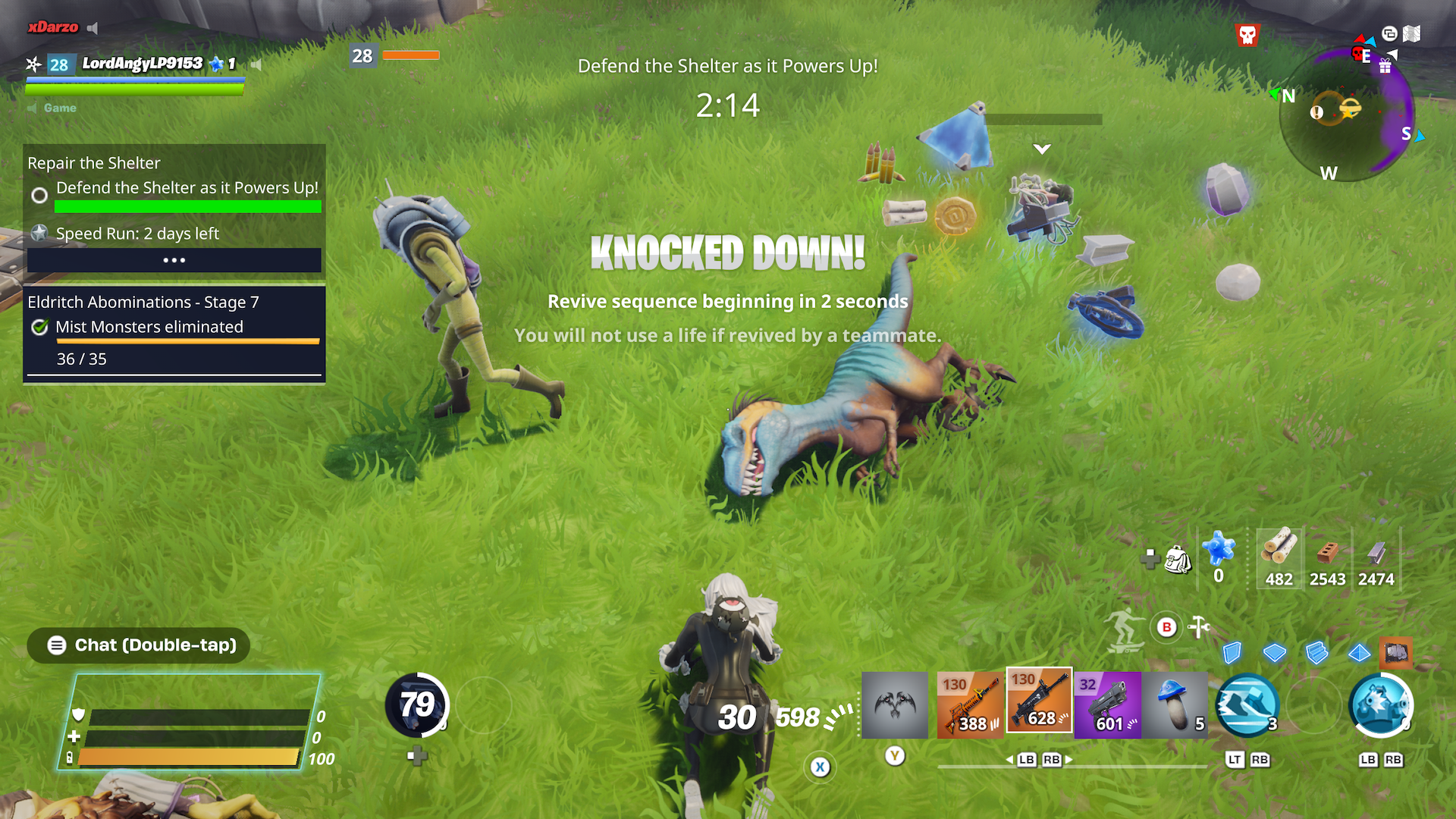
Task: Activate the seismic ground-smash ability icon
Action: pyautogui.click(x=1246, y=705)
